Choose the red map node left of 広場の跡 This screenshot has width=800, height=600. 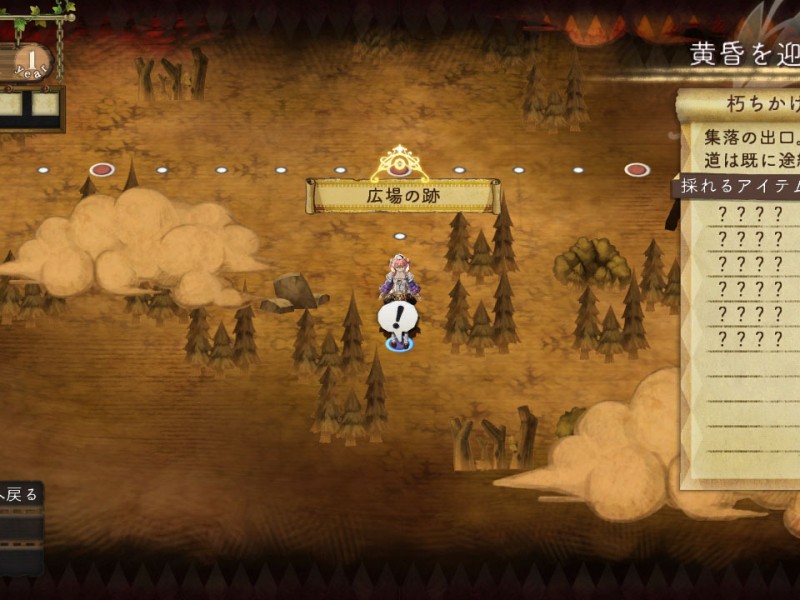pyautogui.click(x=102, y=170)
